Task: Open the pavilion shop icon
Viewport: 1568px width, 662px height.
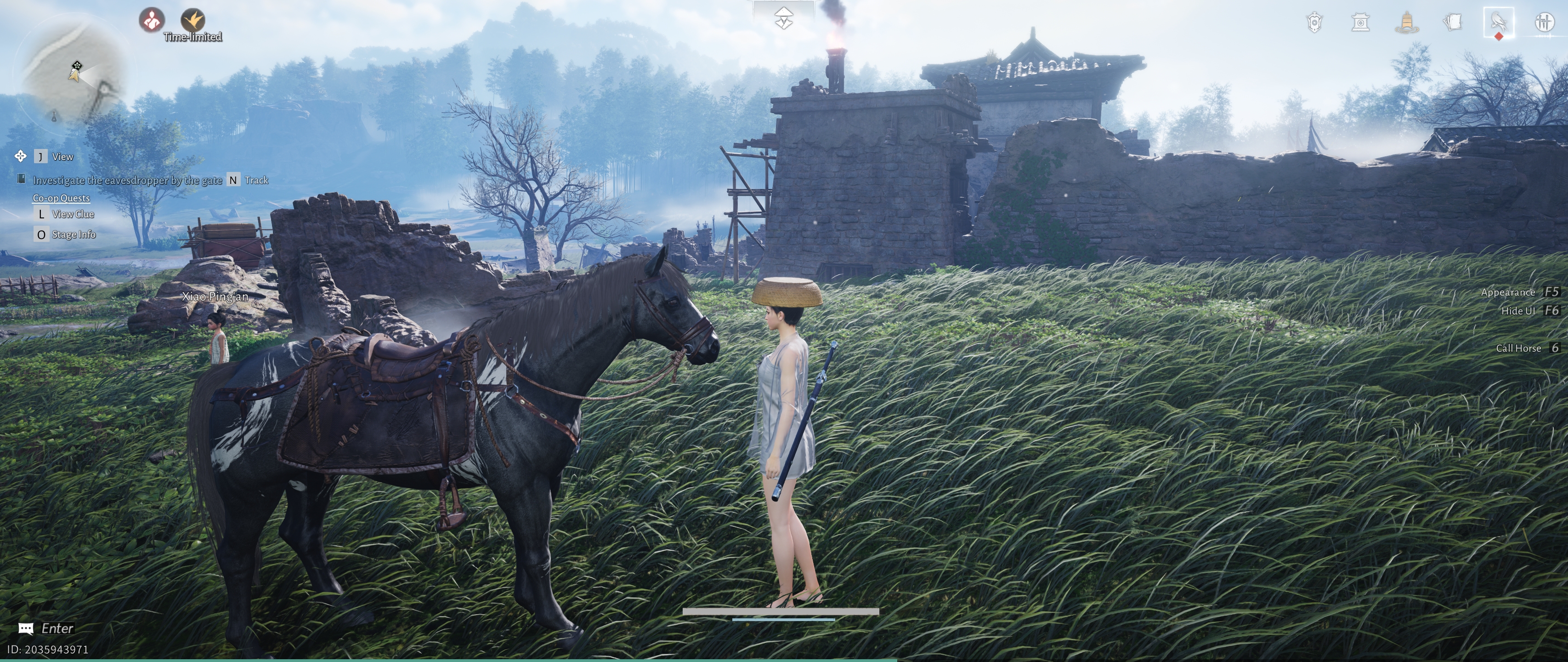Action: click(1360, 23)
